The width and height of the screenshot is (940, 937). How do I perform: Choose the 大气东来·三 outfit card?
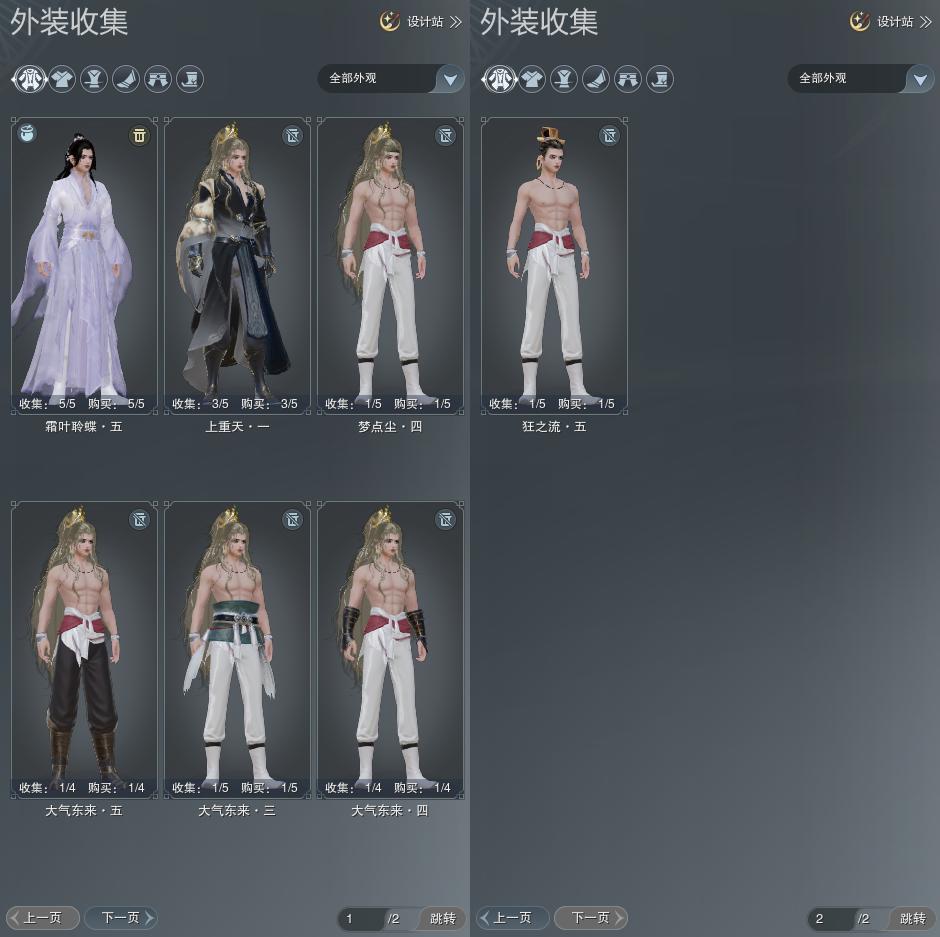[x=237, y=649]
